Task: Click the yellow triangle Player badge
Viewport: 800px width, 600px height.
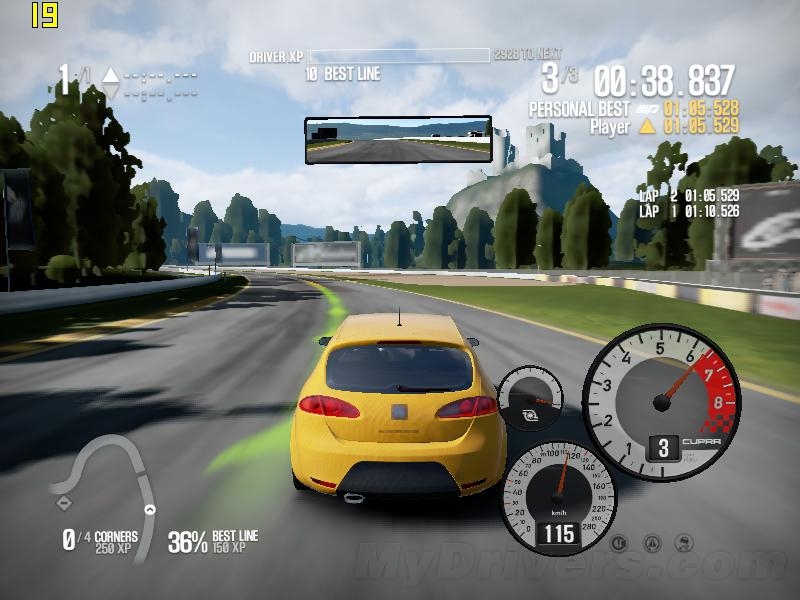Action: pyautogui.click(x=647, y=126)
